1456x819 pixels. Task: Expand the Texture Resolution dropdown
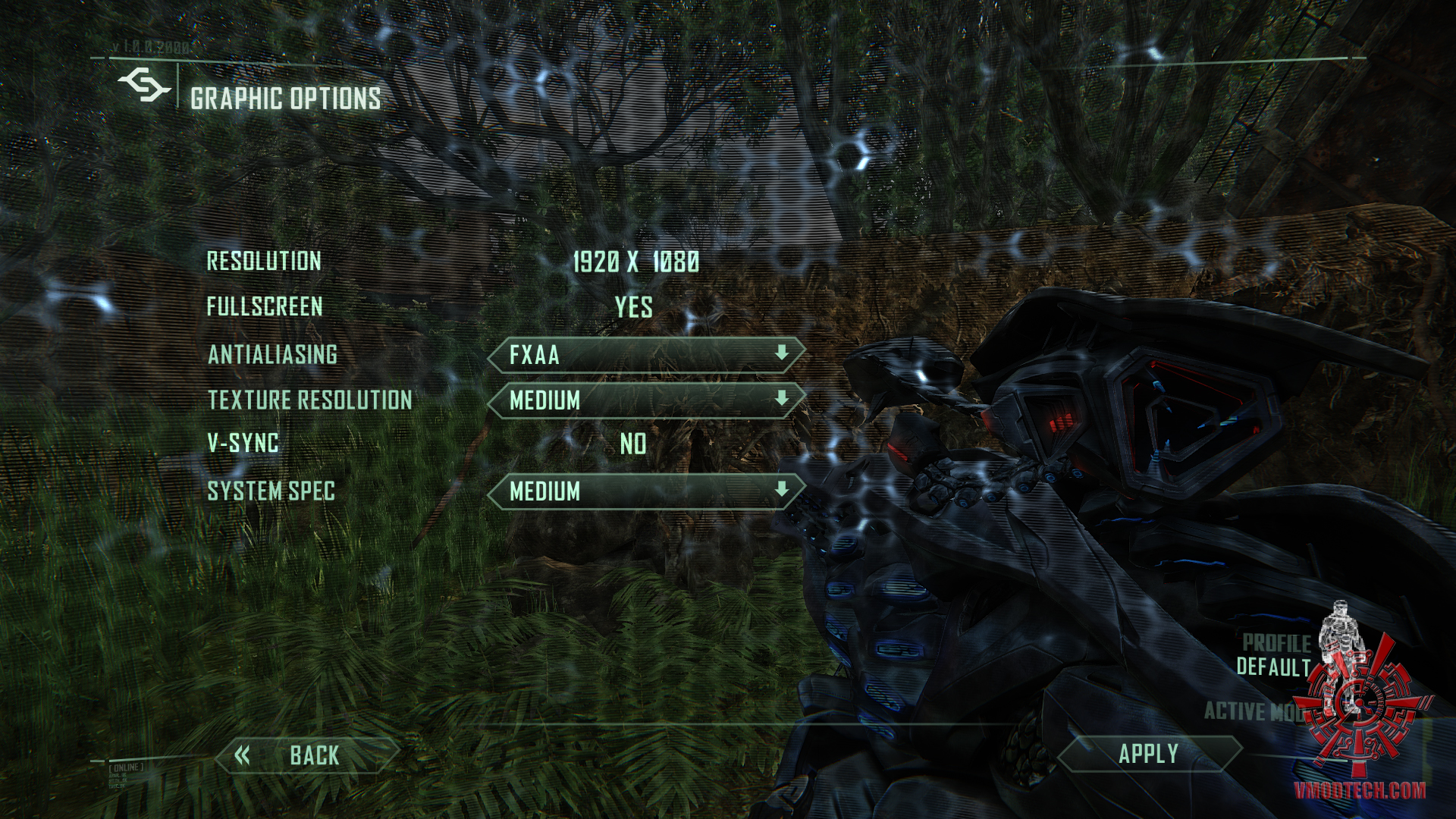click(646, 400)
